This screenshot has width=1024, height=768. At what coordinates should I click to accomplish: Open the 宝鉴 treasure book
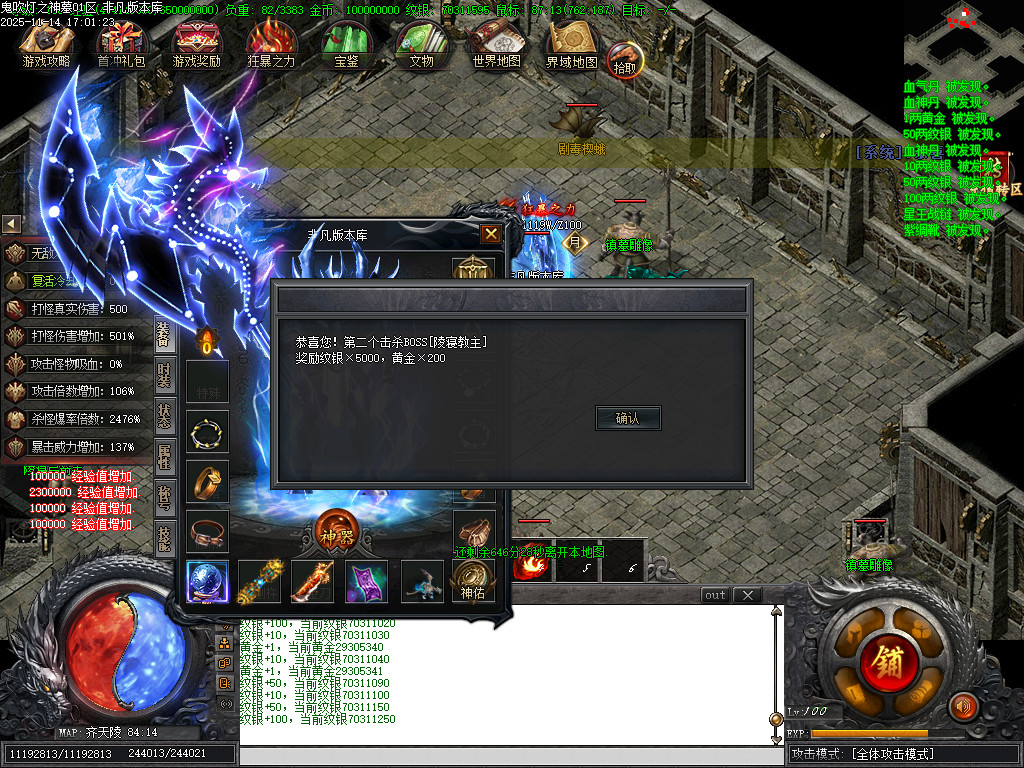(346, 45)
